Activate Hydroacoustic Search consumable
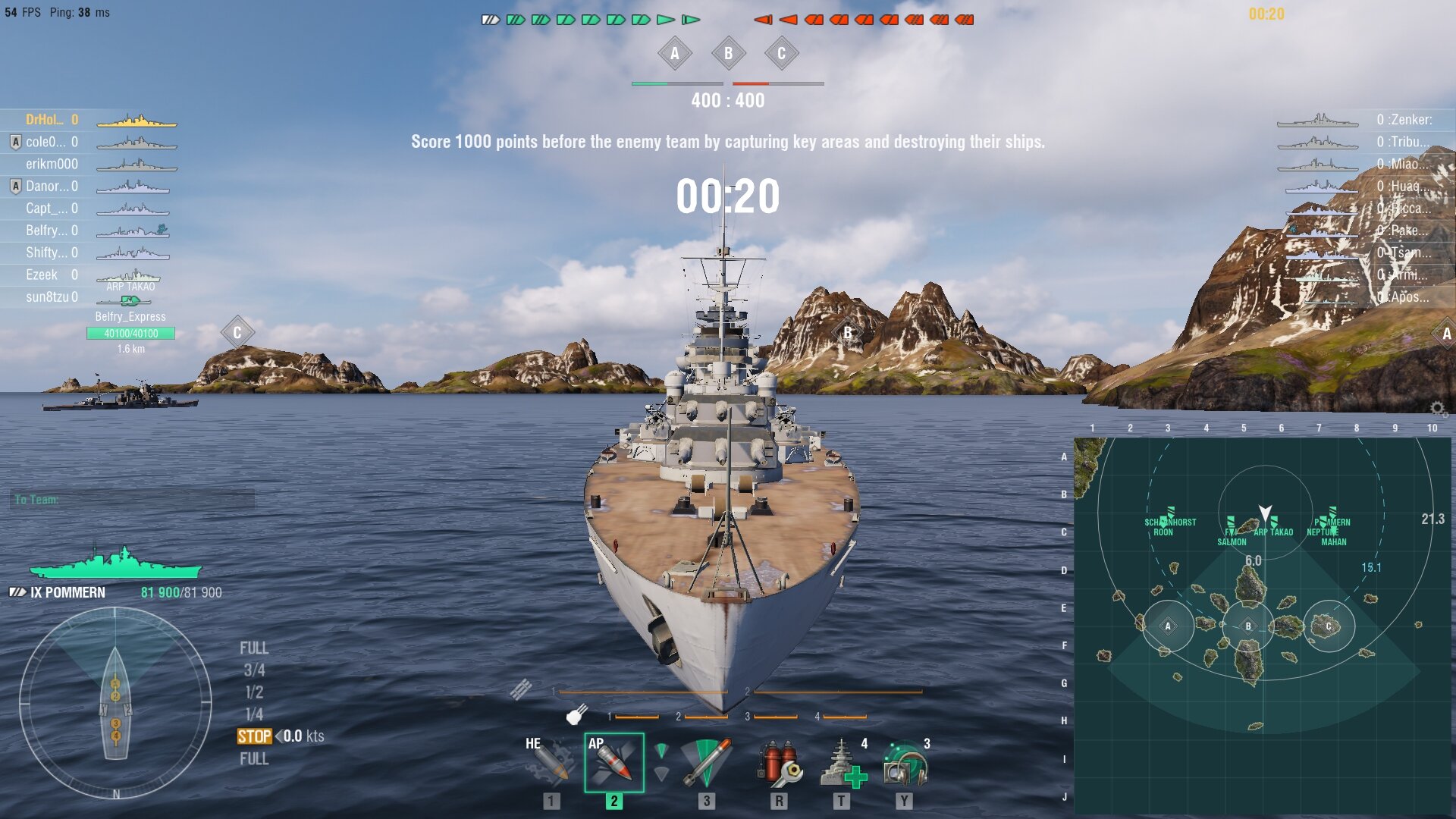 coord(904,762)
